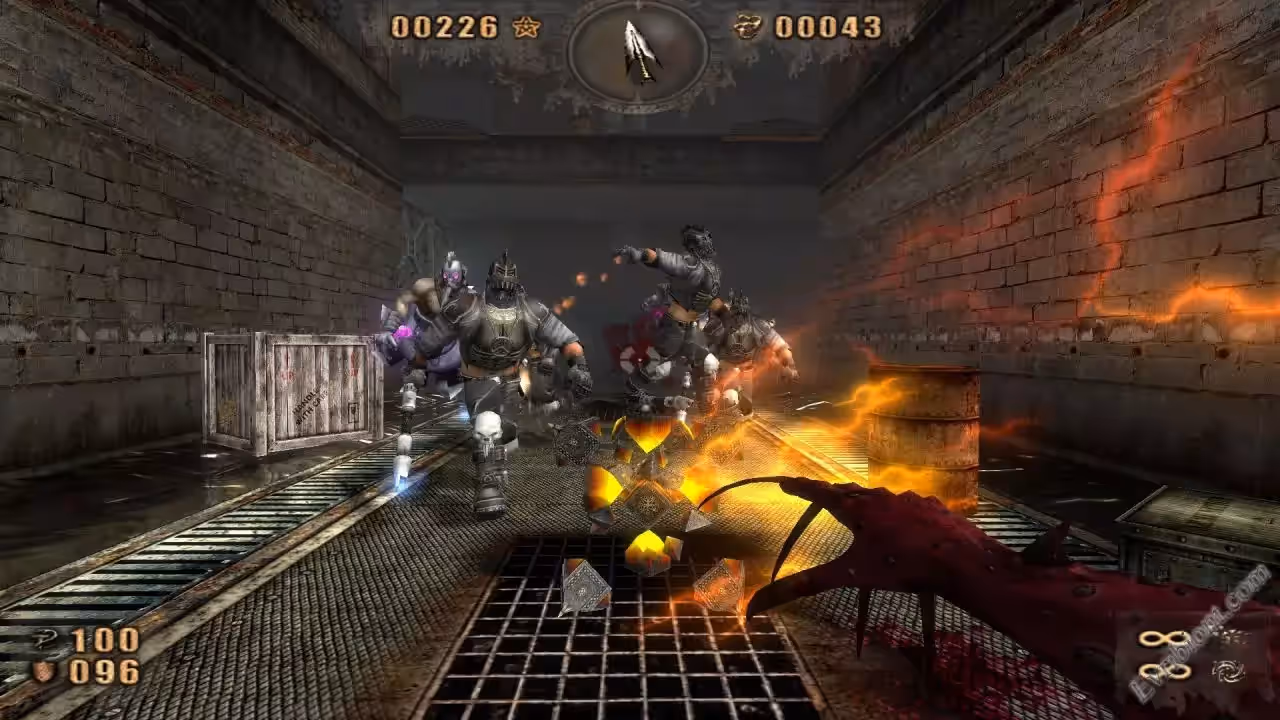Select the health icon beside 100
The width and height of the screenshot is (1280, 720).
click(x=45, y=641)
